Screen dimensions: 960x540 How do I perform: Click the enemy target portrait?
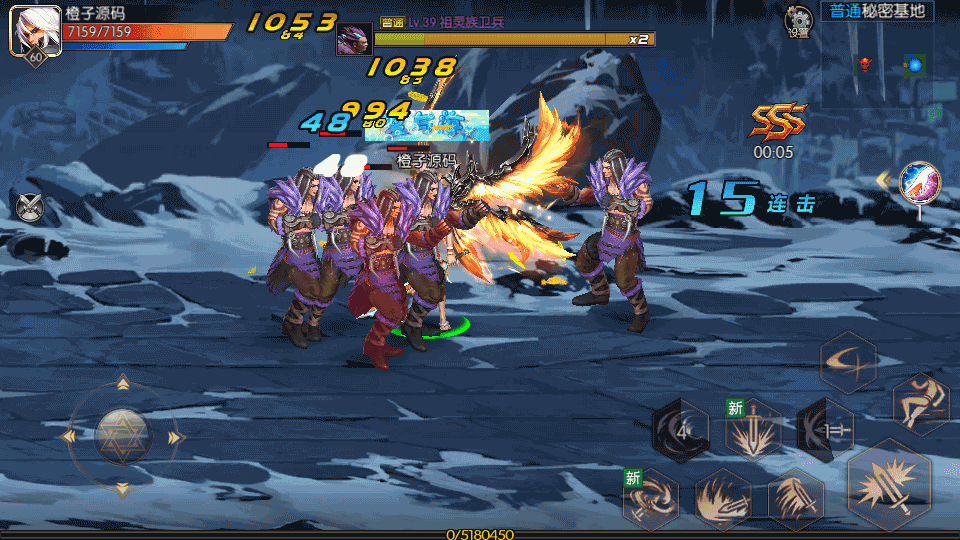354,39
